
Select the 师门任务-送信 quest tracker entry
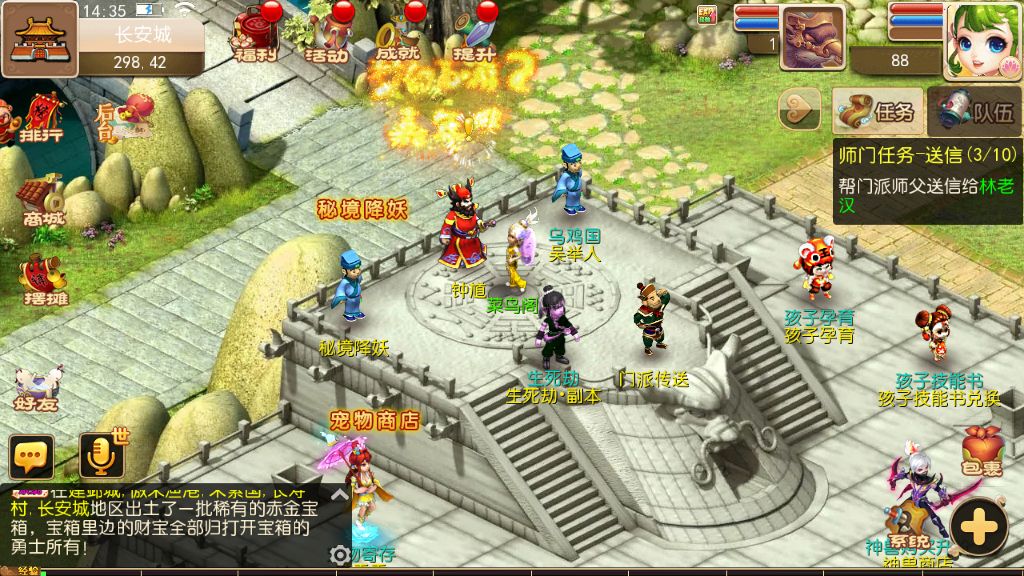click(x=927, y=180)
